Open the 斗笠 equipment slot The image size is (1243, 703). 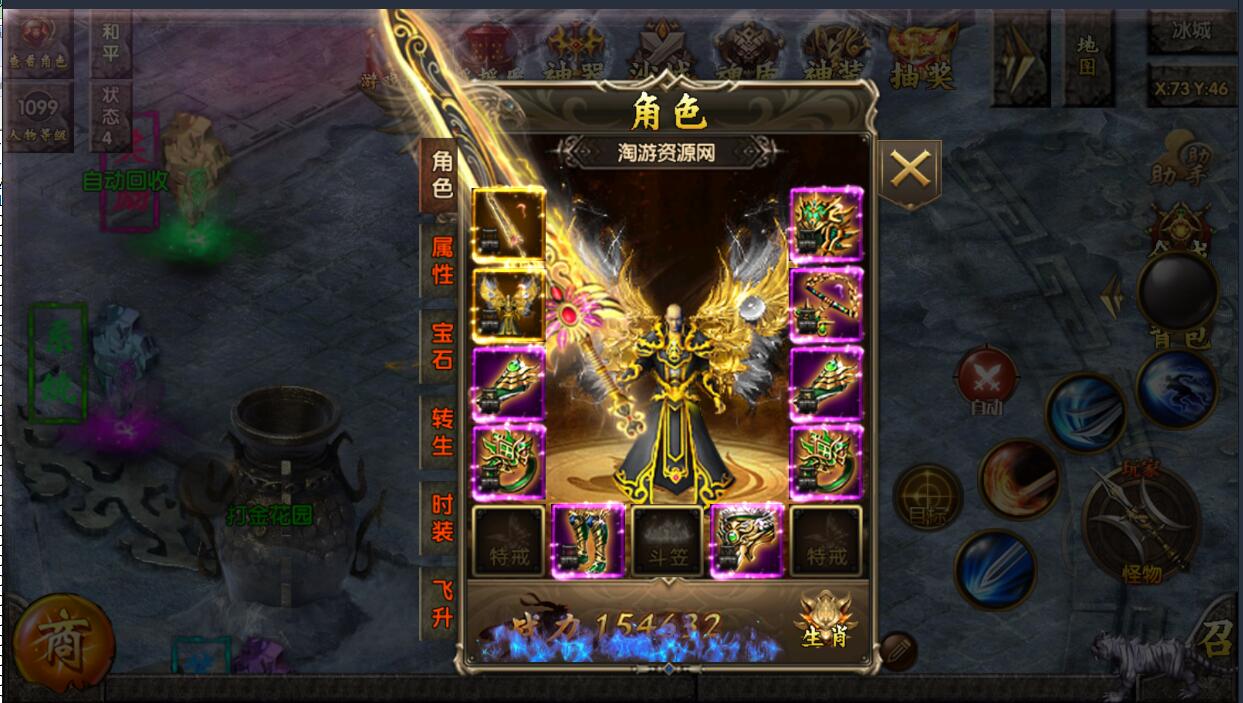pyautogui.click(x=667, y=542)
